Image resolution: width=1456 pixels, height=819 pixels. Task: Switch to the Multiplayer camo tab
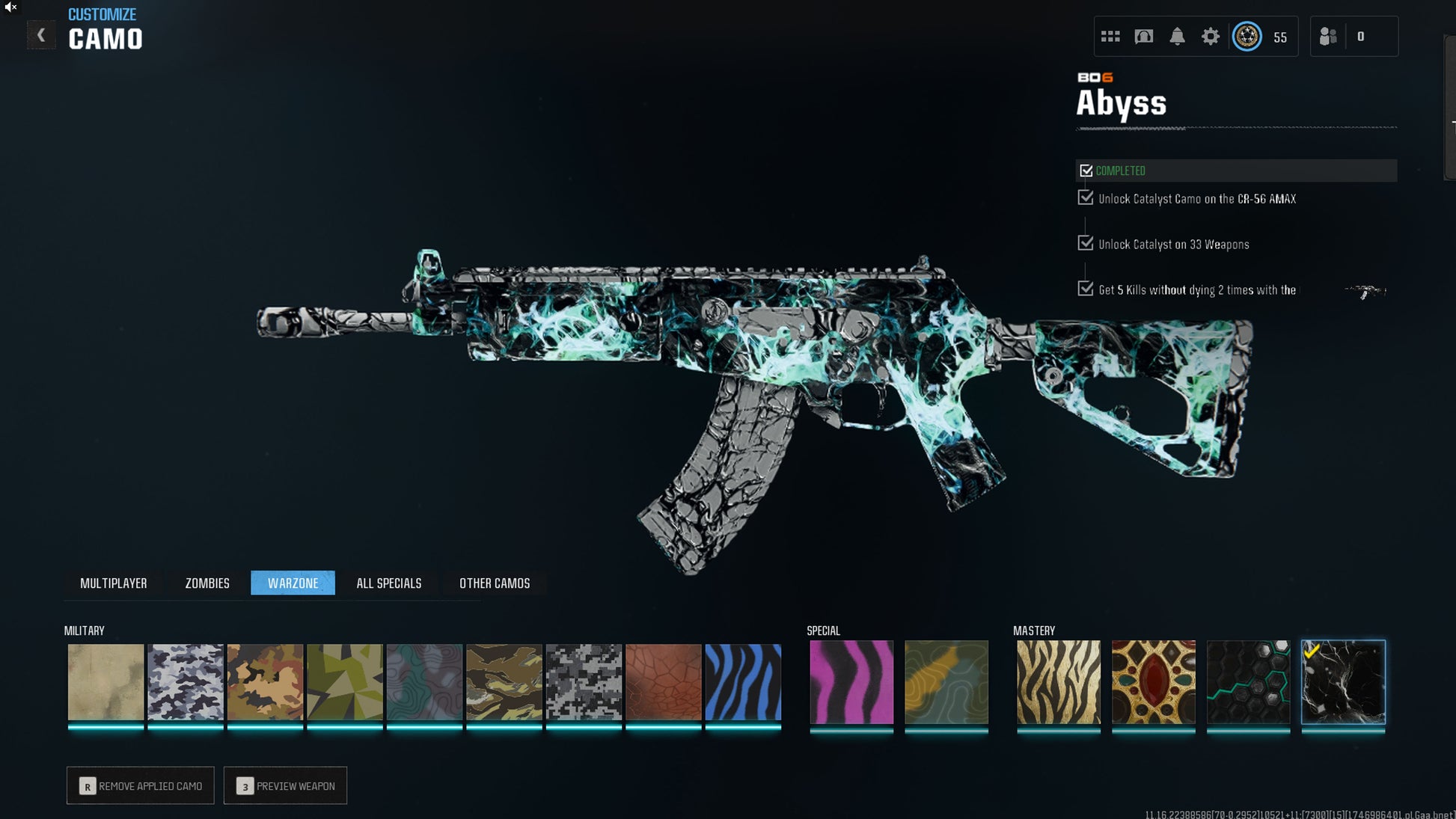(x=114, y=583)
